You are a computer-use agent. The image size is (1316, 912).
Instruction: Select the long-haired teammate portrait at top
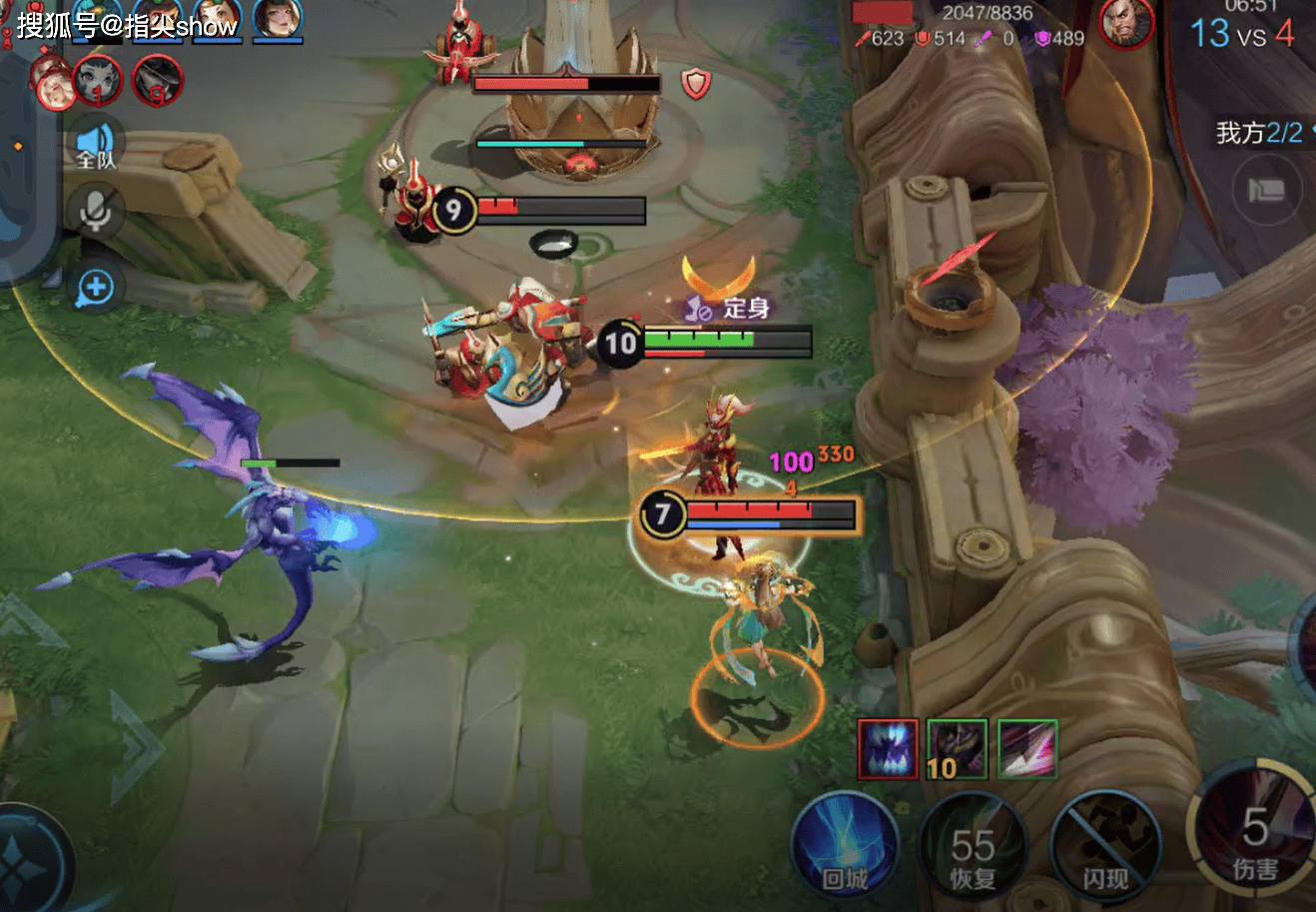(277, 20)
